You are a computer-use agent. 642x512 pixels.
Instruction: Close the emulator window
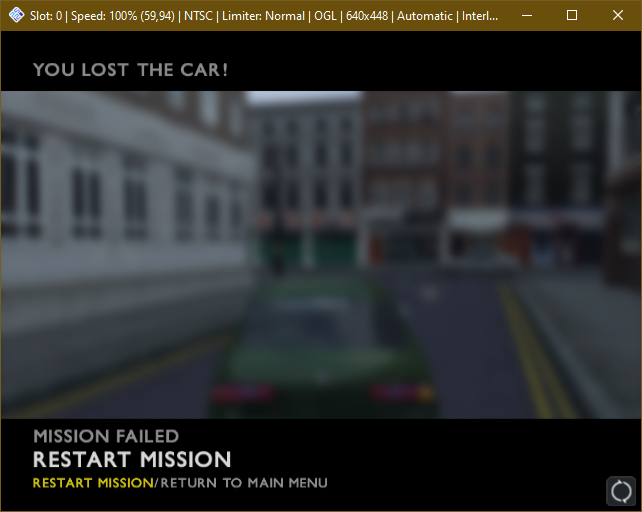[618, 15]
